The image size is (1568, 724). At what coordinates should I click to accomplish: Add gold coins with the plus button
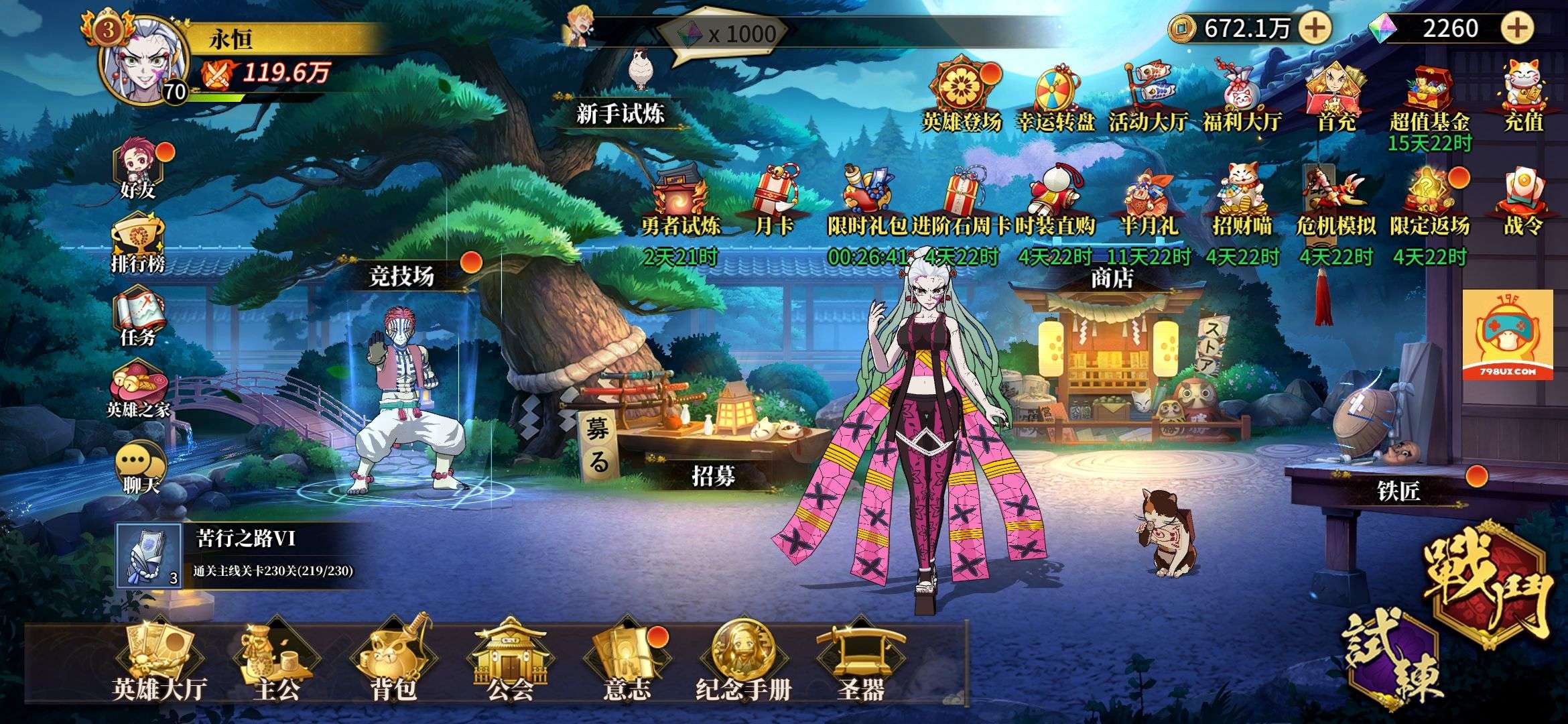1315,28
